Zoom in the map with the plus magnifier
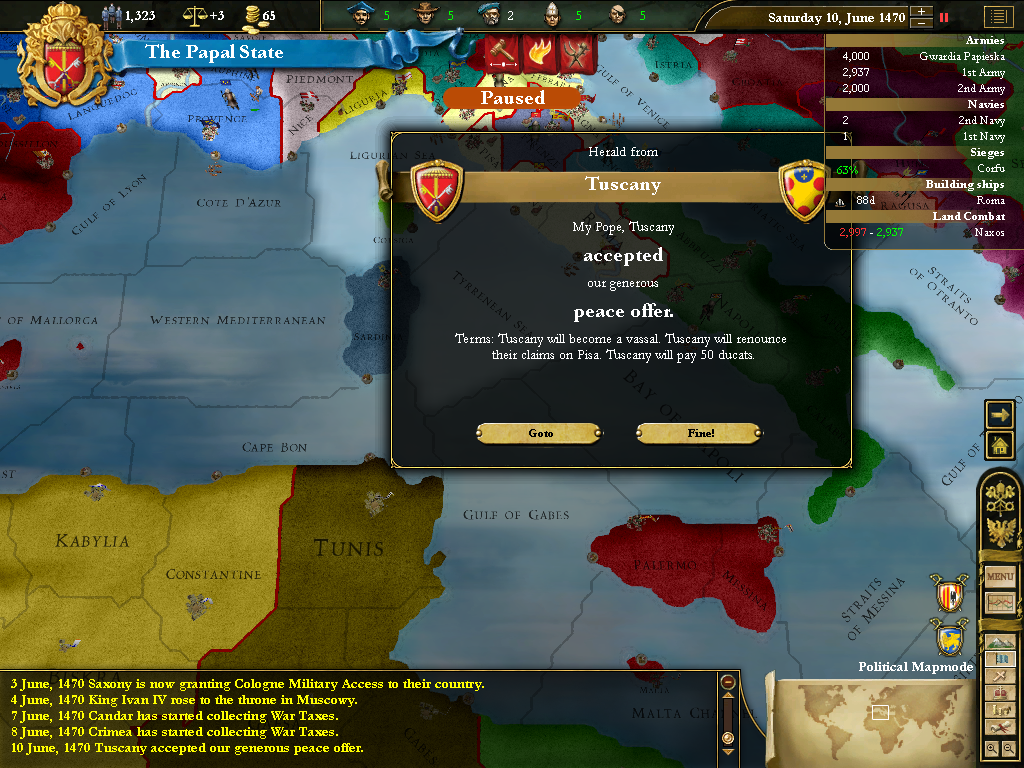Image resolution: width=1024 pixels, height=768 pixels. (x=991, y=748)
